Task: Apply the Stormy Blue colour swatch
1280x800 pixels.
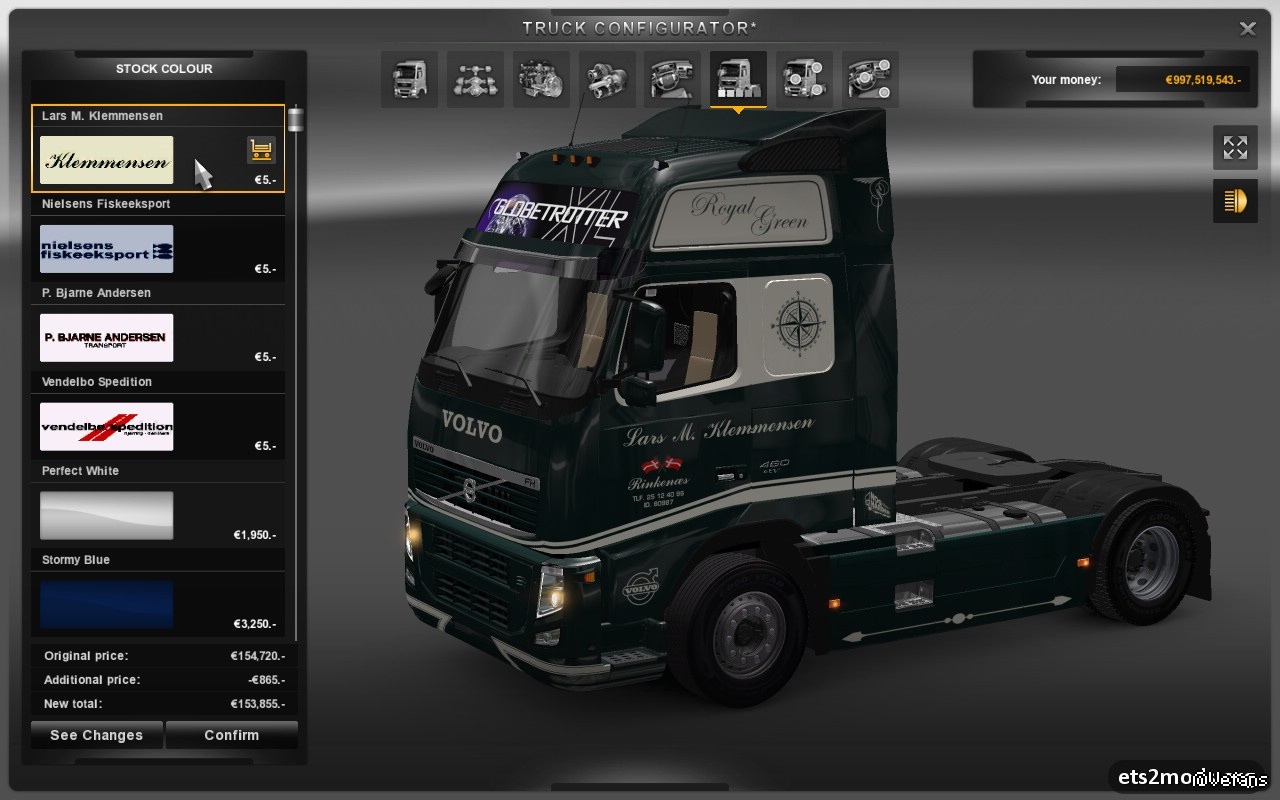Action: (106, 604)
